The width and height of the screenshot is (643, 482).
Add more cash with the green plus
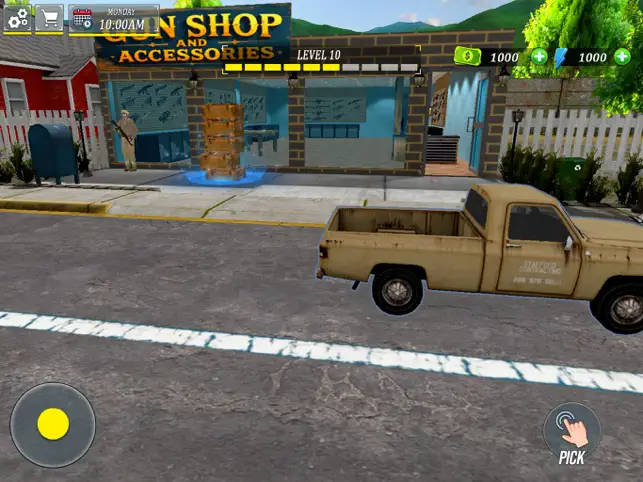[539, 57]
